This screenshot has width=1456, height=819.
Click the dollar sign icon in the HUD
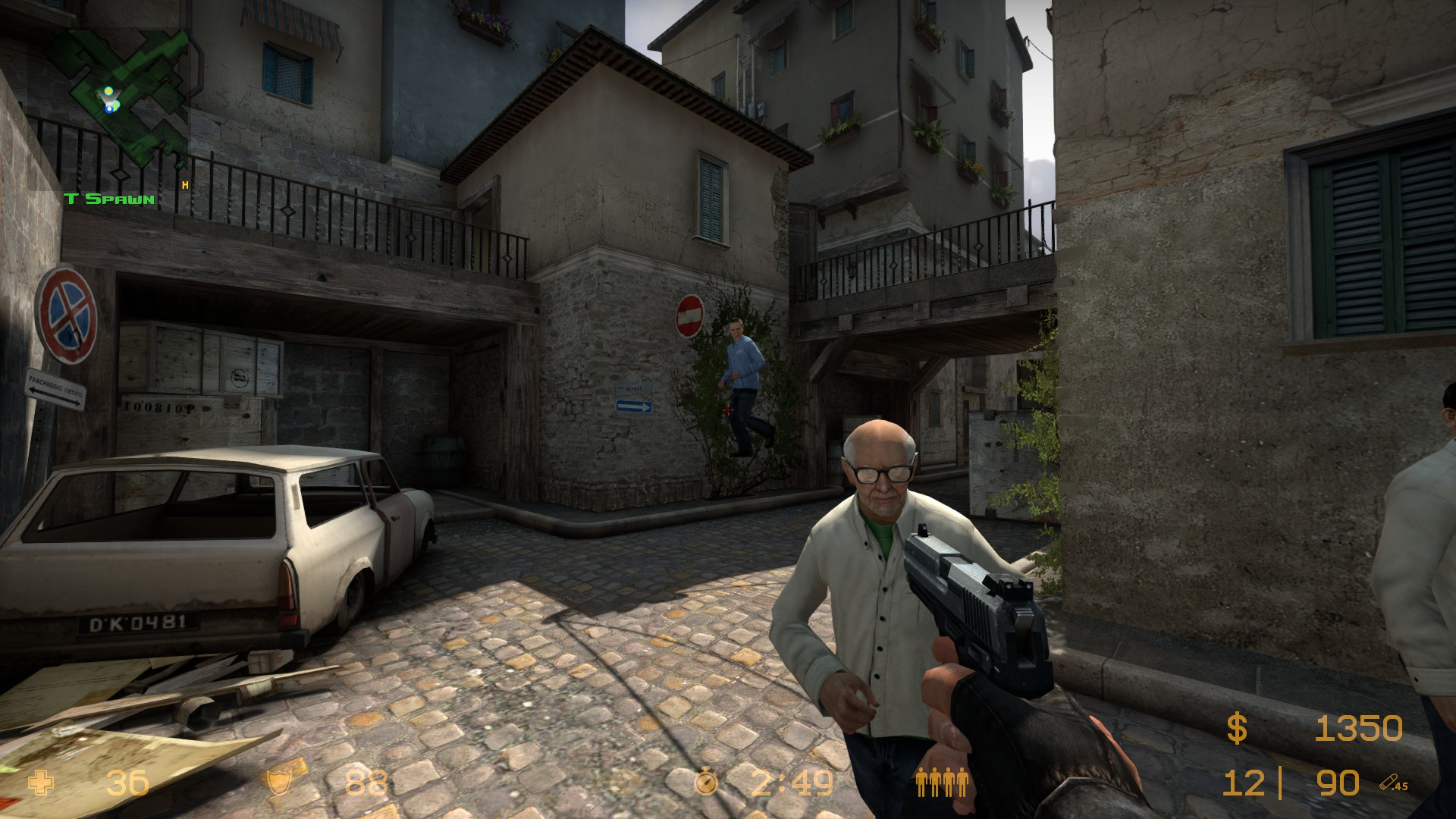[1236, 726]
